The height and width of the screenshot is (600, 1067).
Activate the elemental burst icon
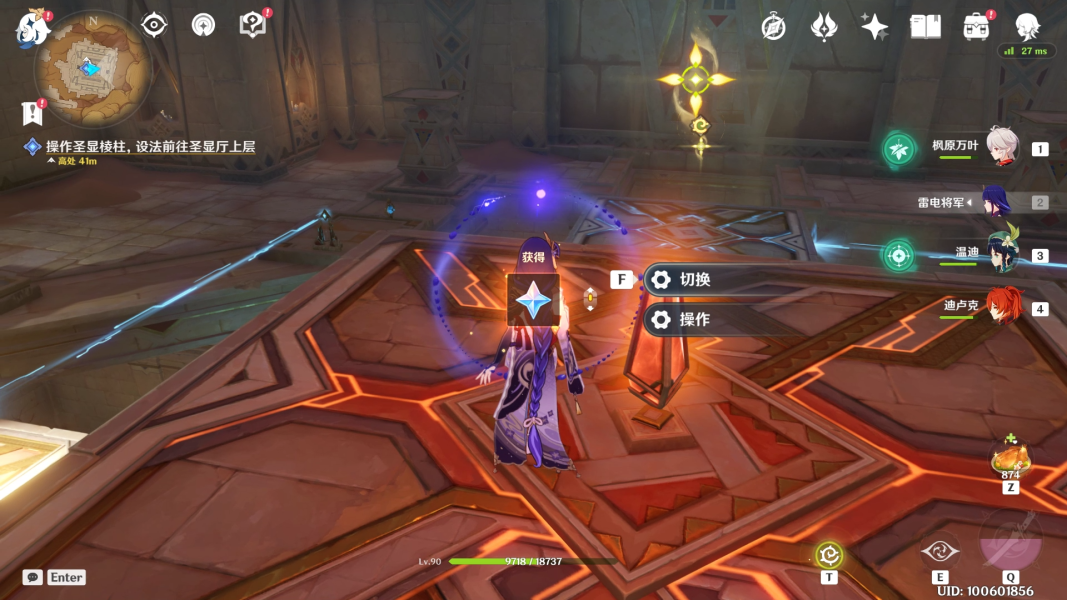1010,542
